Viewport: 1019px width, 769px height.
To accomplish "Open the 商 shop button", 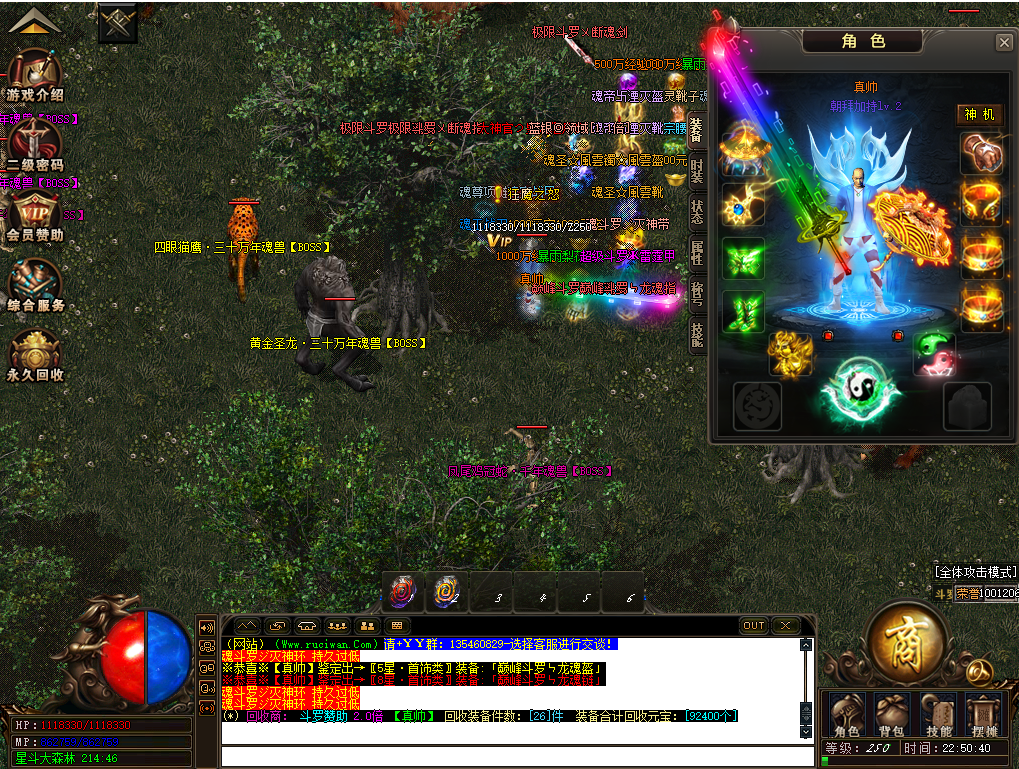I will click(908, 640).
